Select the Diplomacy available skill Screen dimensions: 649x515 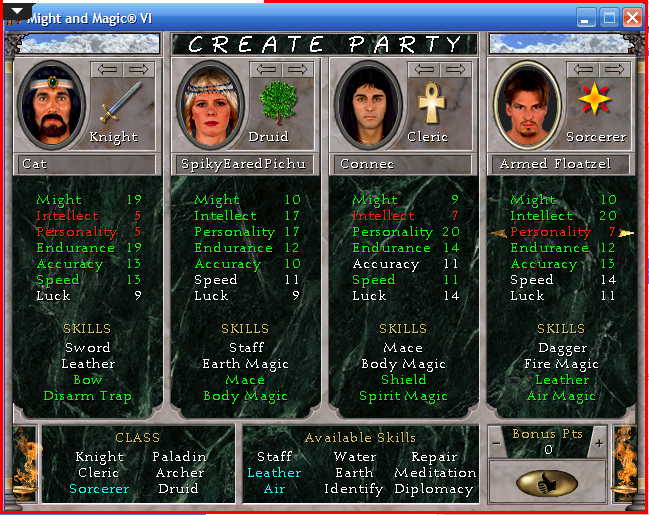point(433,489)
